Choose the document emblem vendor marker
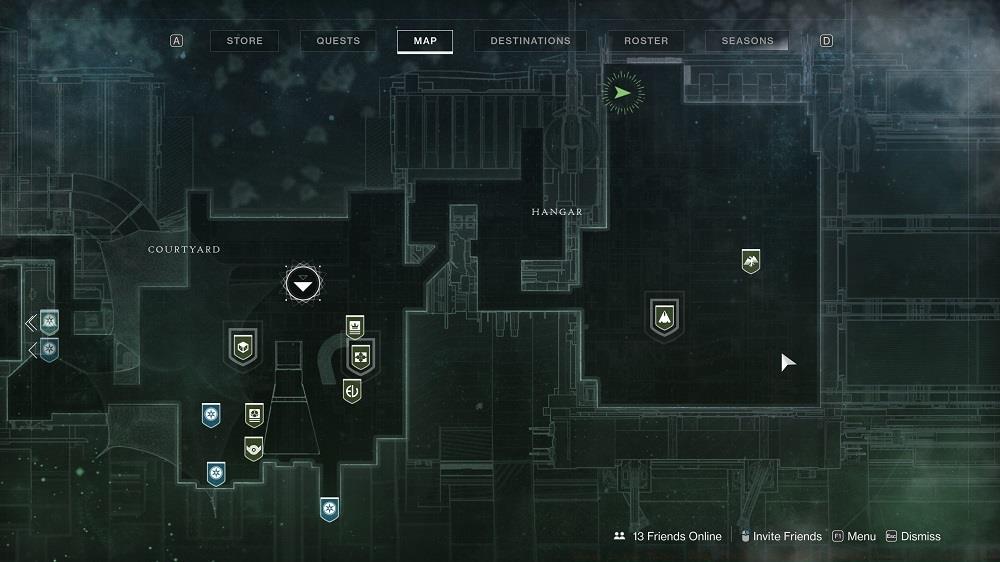Image resolution: width=1000 pixels, height=562 pixels. (254, 414)
